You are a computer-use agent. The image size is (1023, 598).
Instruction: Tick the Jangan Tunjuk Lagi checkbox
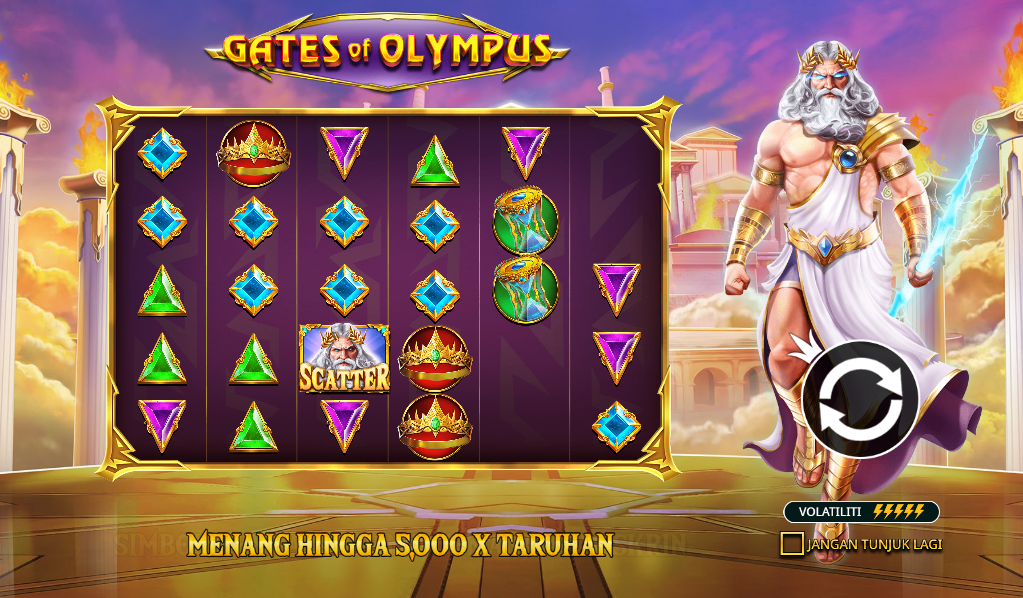[792, 544]
